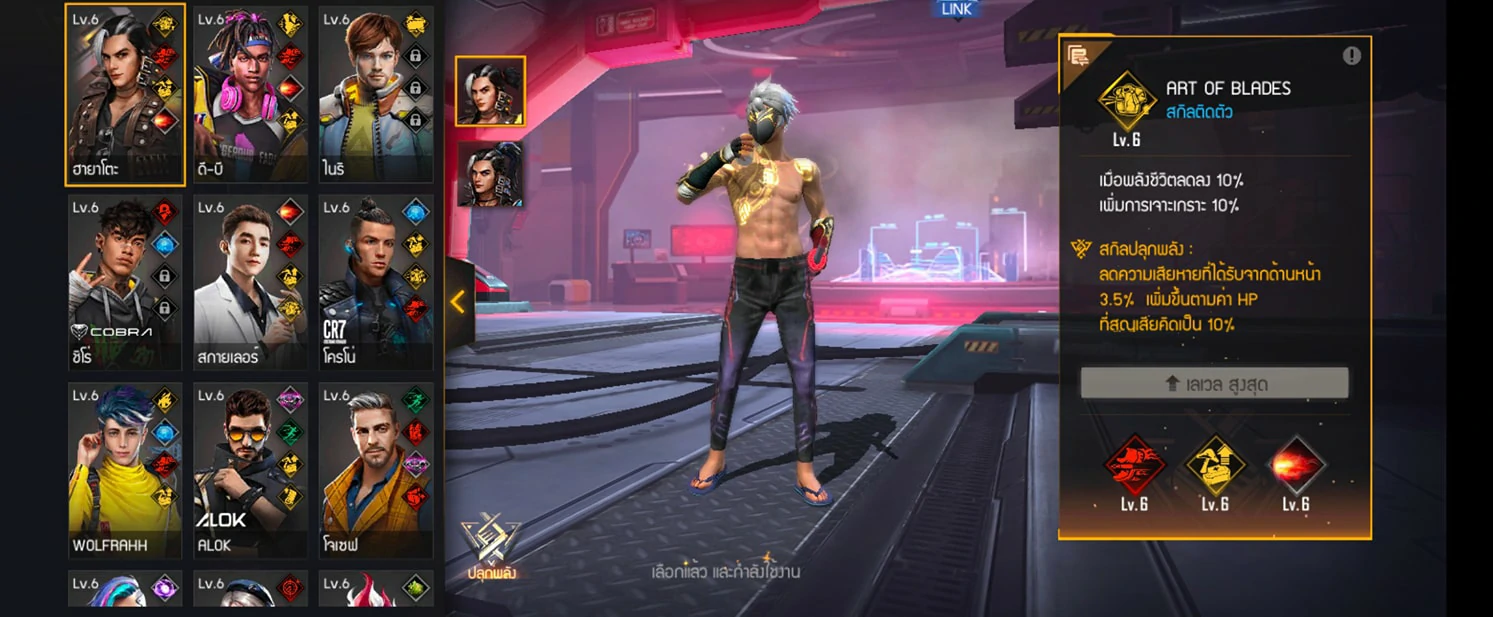Image resolution: width=1493 pixels, height=617 pixels.
Task: Open the skill panel's corner list icon
Action: [x=1078, y=55]
